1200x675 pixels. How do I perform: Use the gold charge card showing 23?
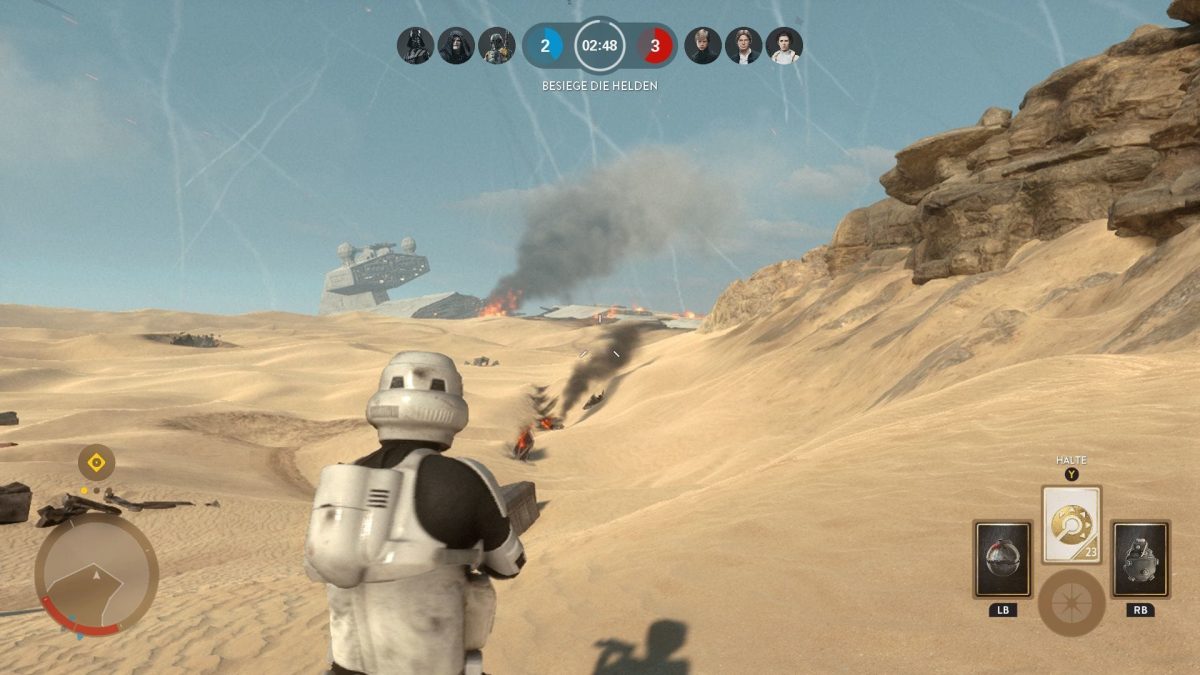coord(1071,525)
